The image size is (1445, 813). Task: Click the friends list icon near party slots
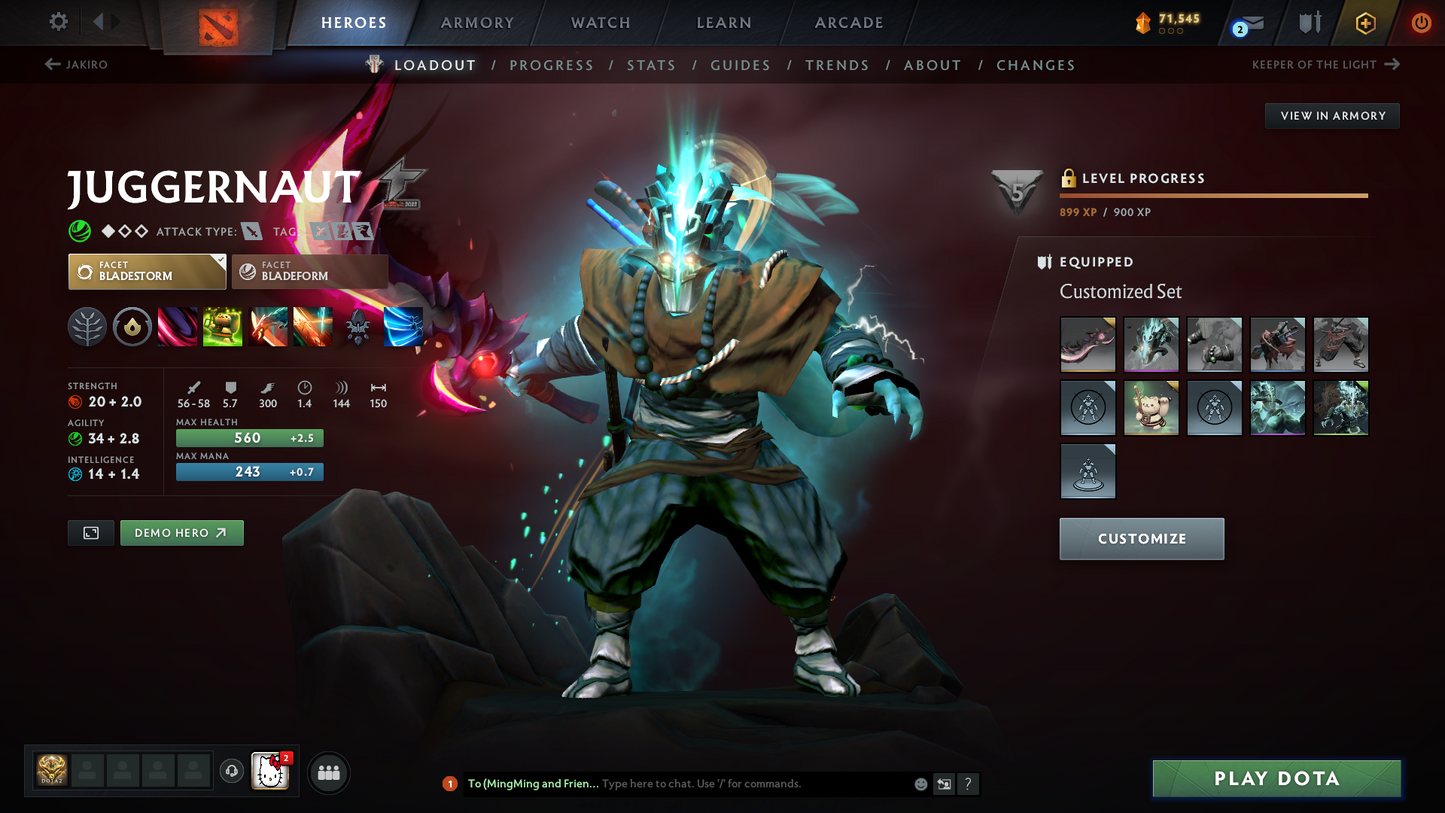tap(328, 772)
